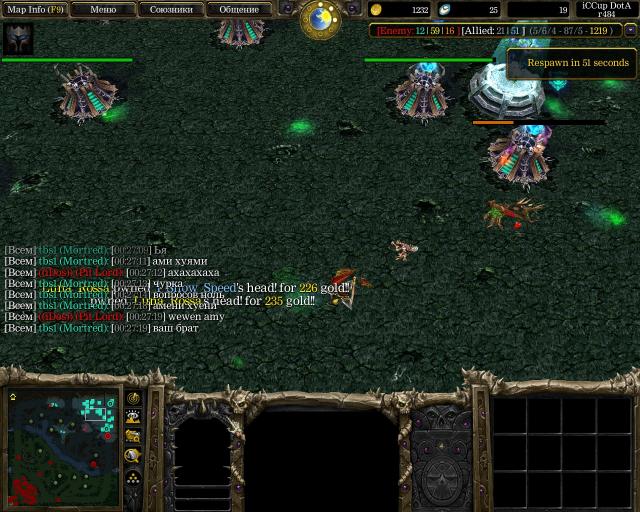Toggle minimap ally color mode button
Image resolution: width=640 pixels, height=512 pixels.
click(133, 437)
